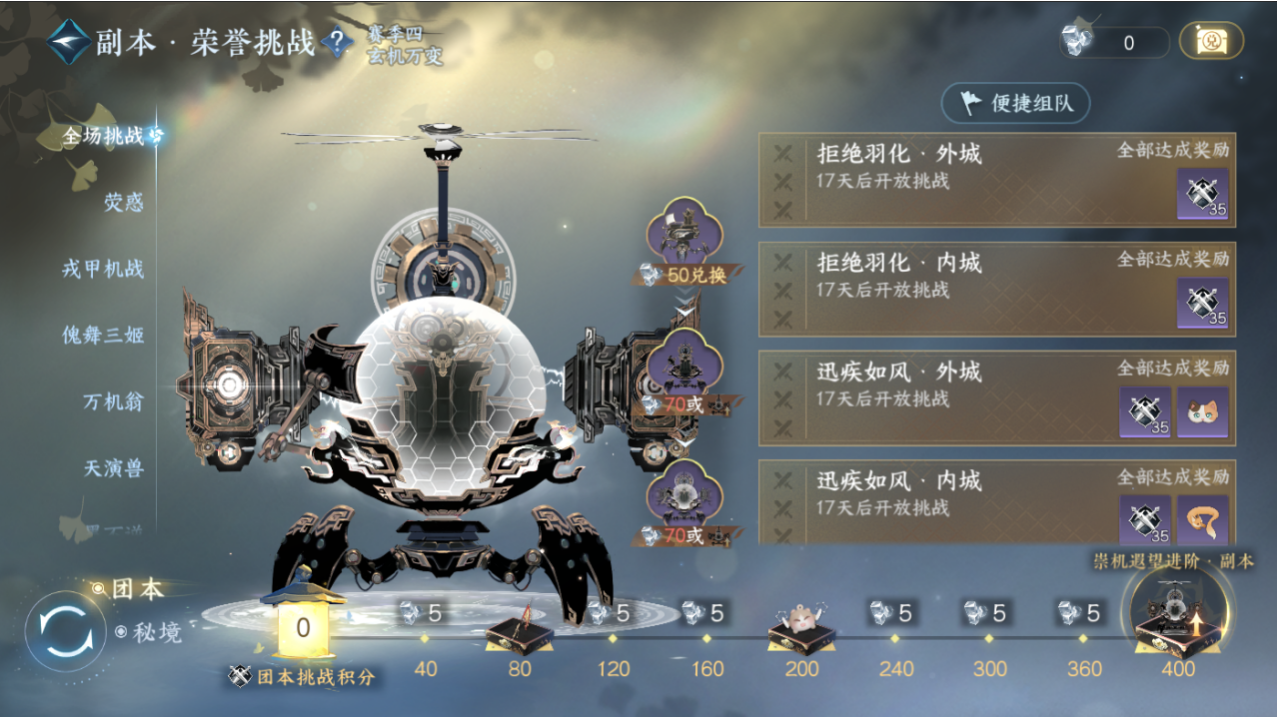Select the 全场挑战 tab
The image size is (1277, 717).
click(103, 136)
